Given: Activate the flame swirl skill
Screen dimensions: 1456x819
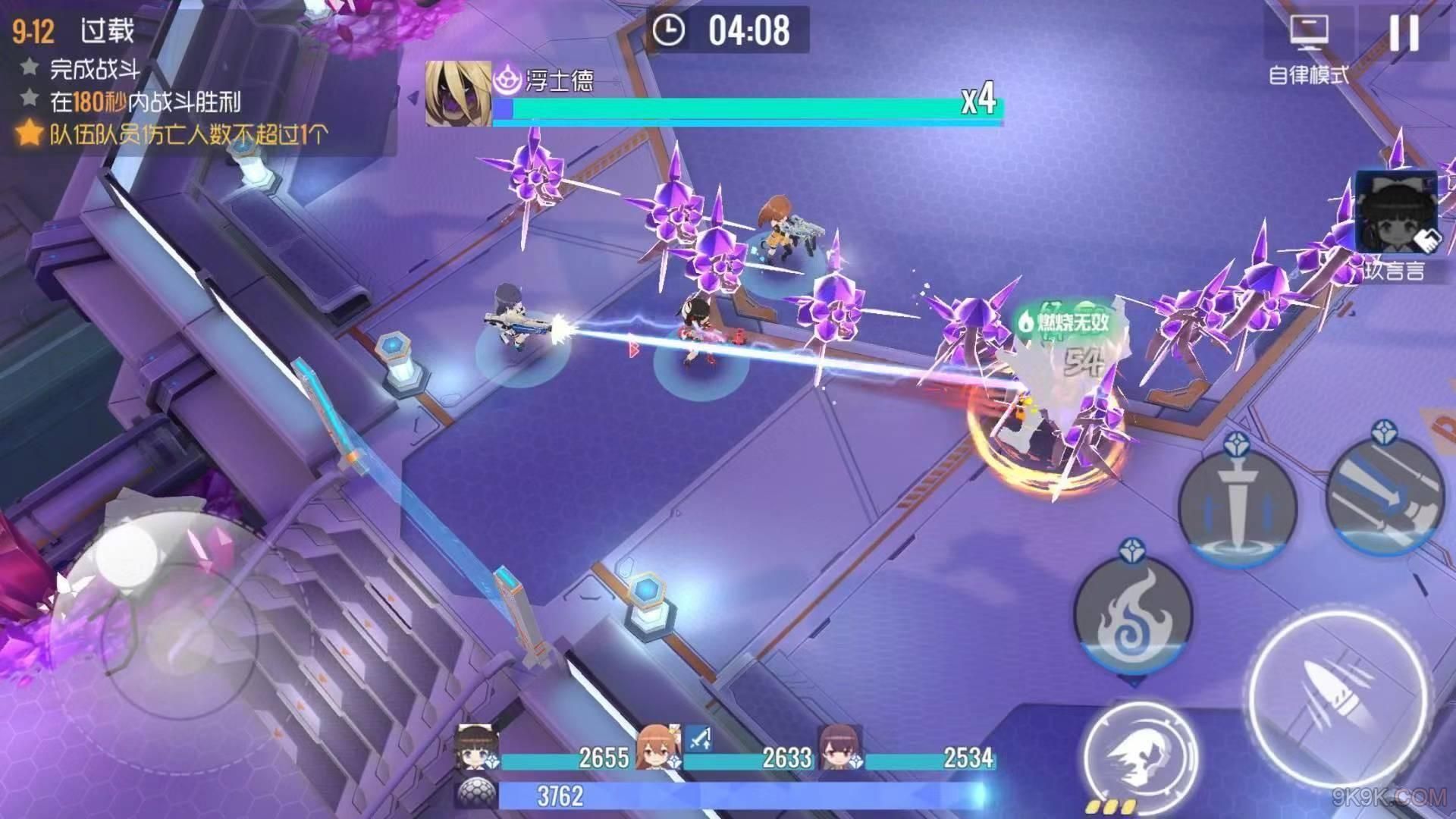Looking at the screenshot, I should [1133, 611].
